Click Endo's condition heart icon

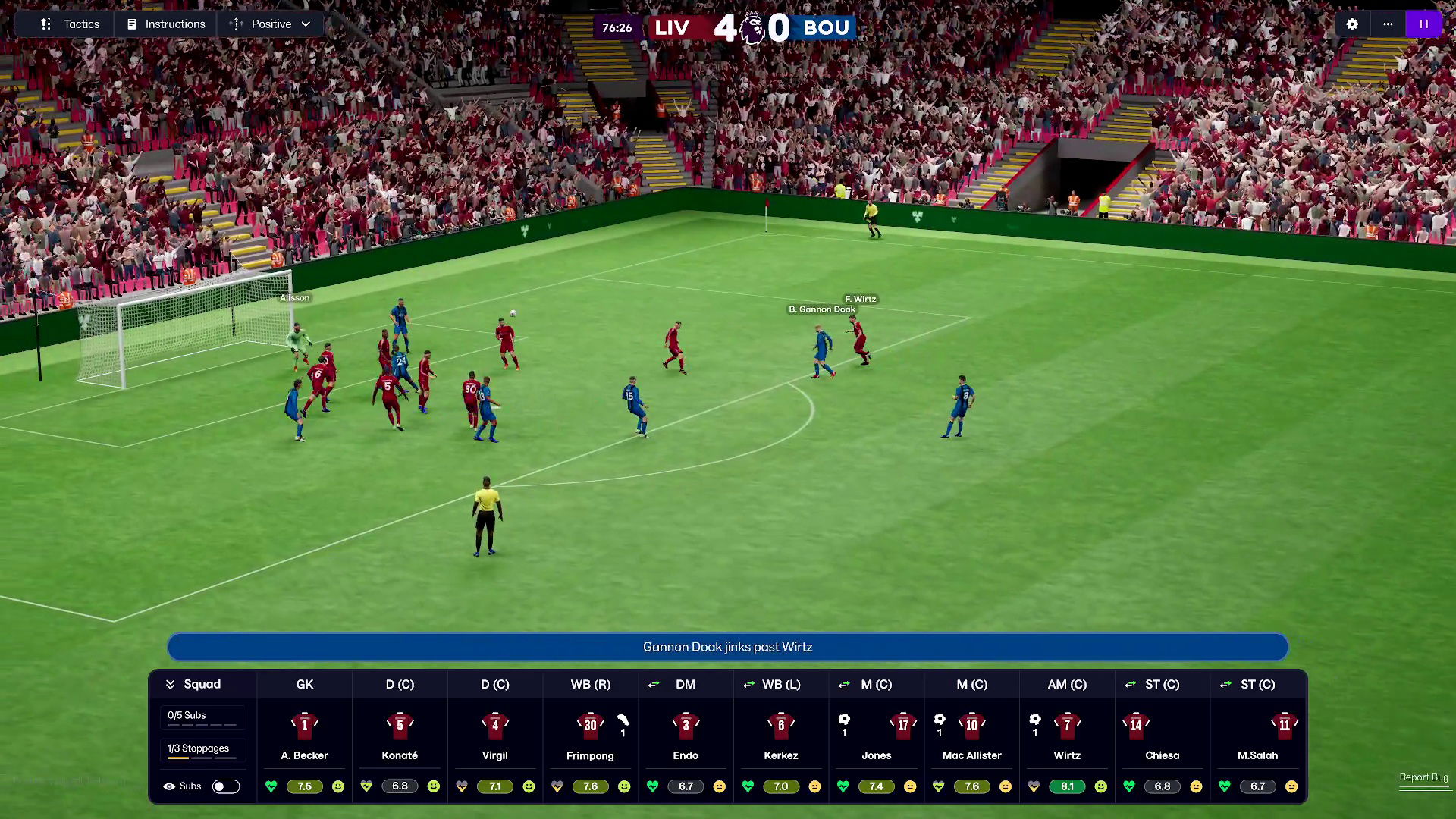652,786
